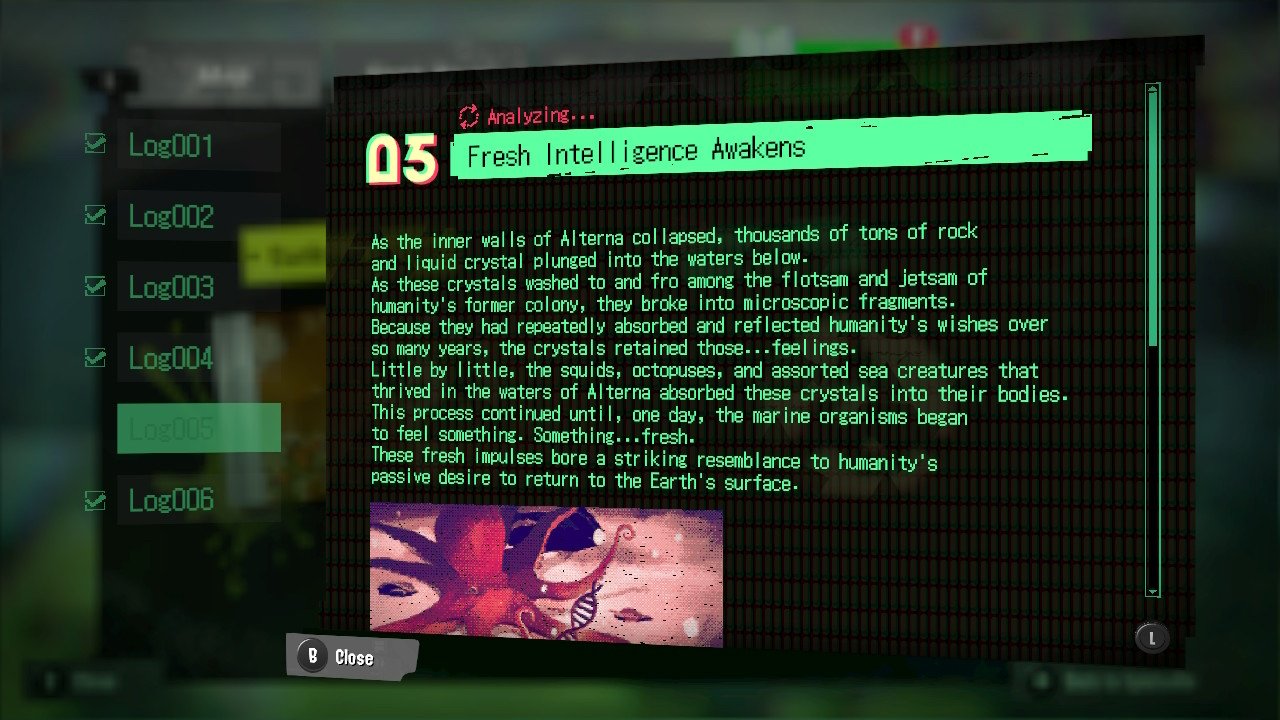This screenshot has height=720, width=1280.
Task: Click the checkmark icon beside Log006
Action: tap(95, 500)
